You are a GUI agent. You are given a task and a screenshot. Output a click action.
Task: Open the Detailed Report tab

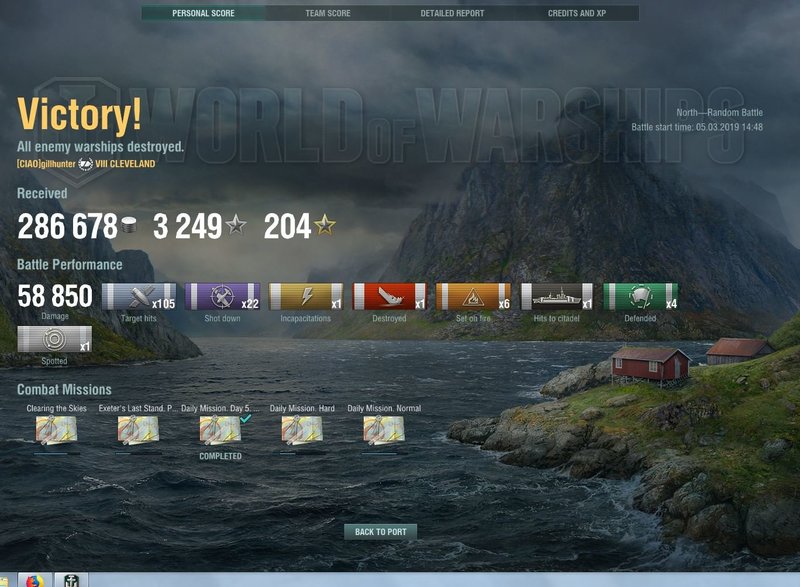(452, 14)
